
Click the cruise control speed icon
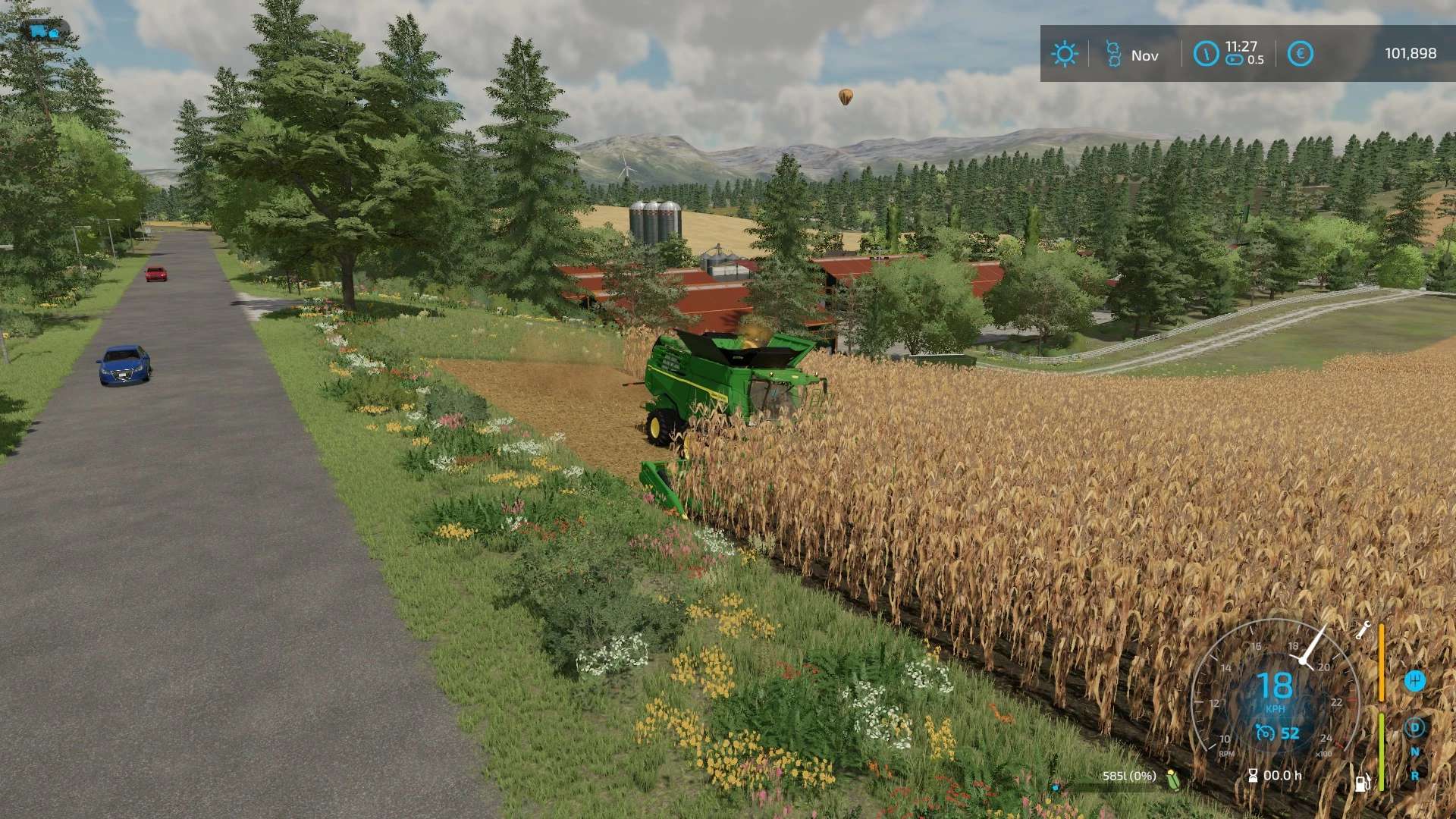pos(1265,733)
